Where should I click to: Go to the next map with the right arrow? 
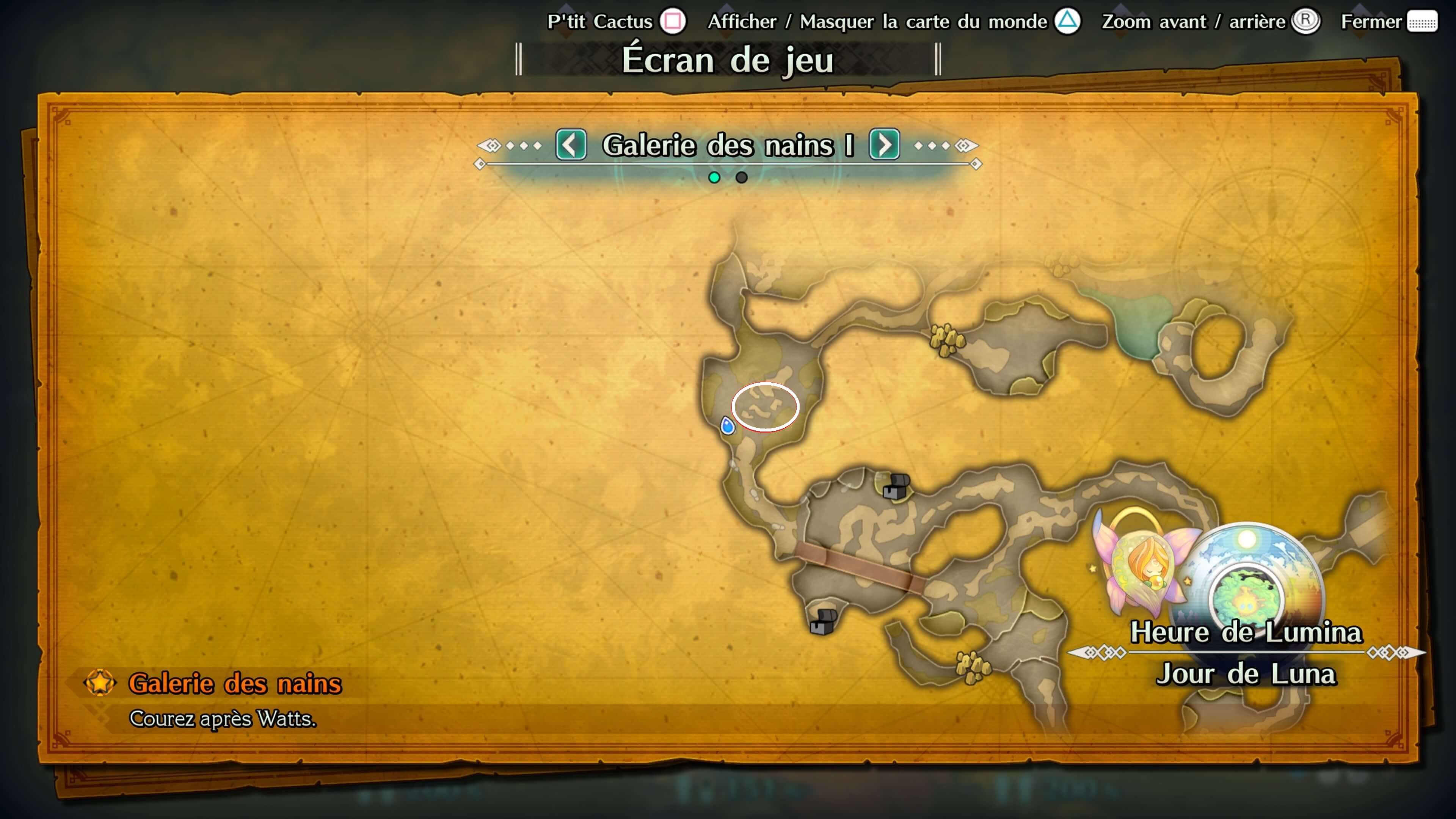tap(884, 145)
